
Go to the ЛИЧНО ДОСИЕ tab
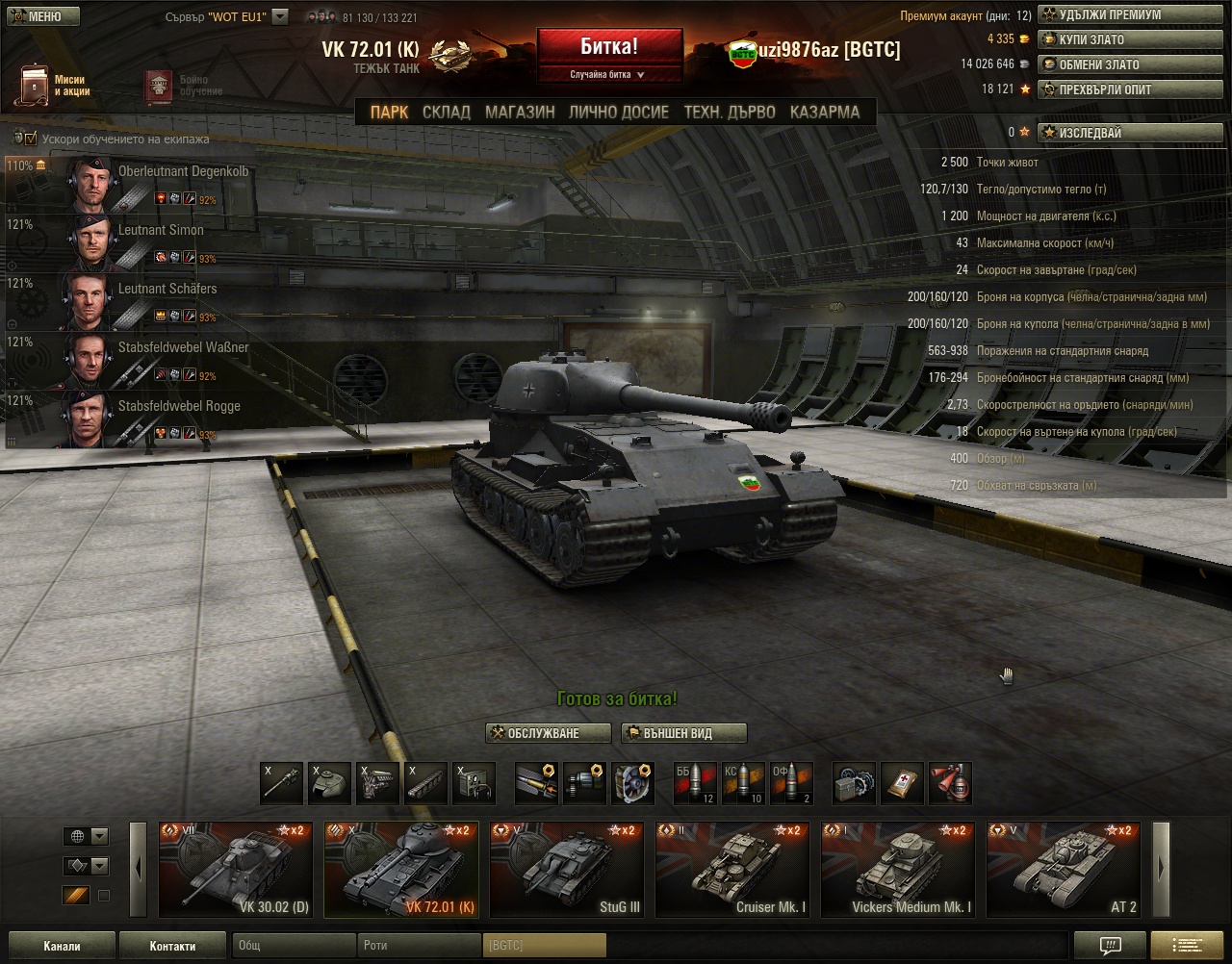coord(618,112)
